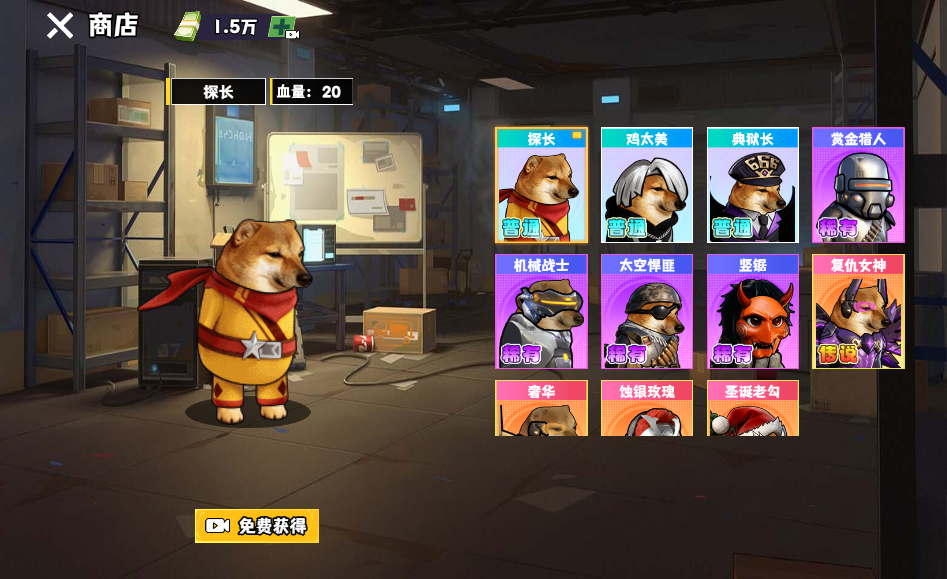Viewport: 947px width, 579px height.
Task: Close the shop with the X button
Action: click(60, 26)
